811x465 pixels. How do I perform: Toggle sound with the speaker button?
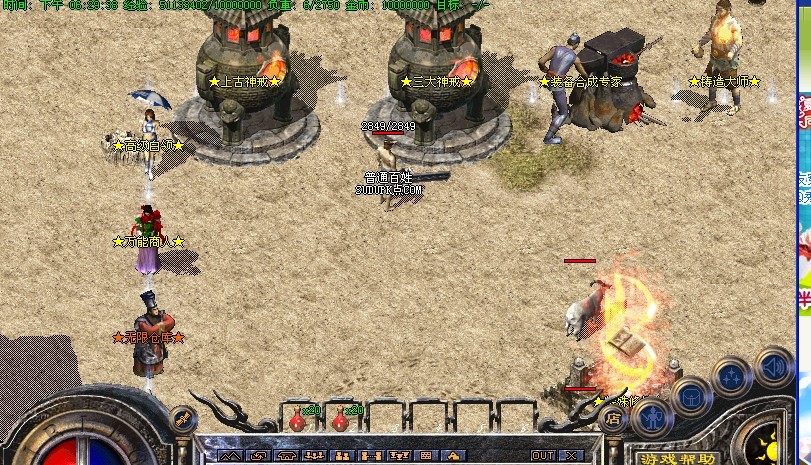[773, 365]
